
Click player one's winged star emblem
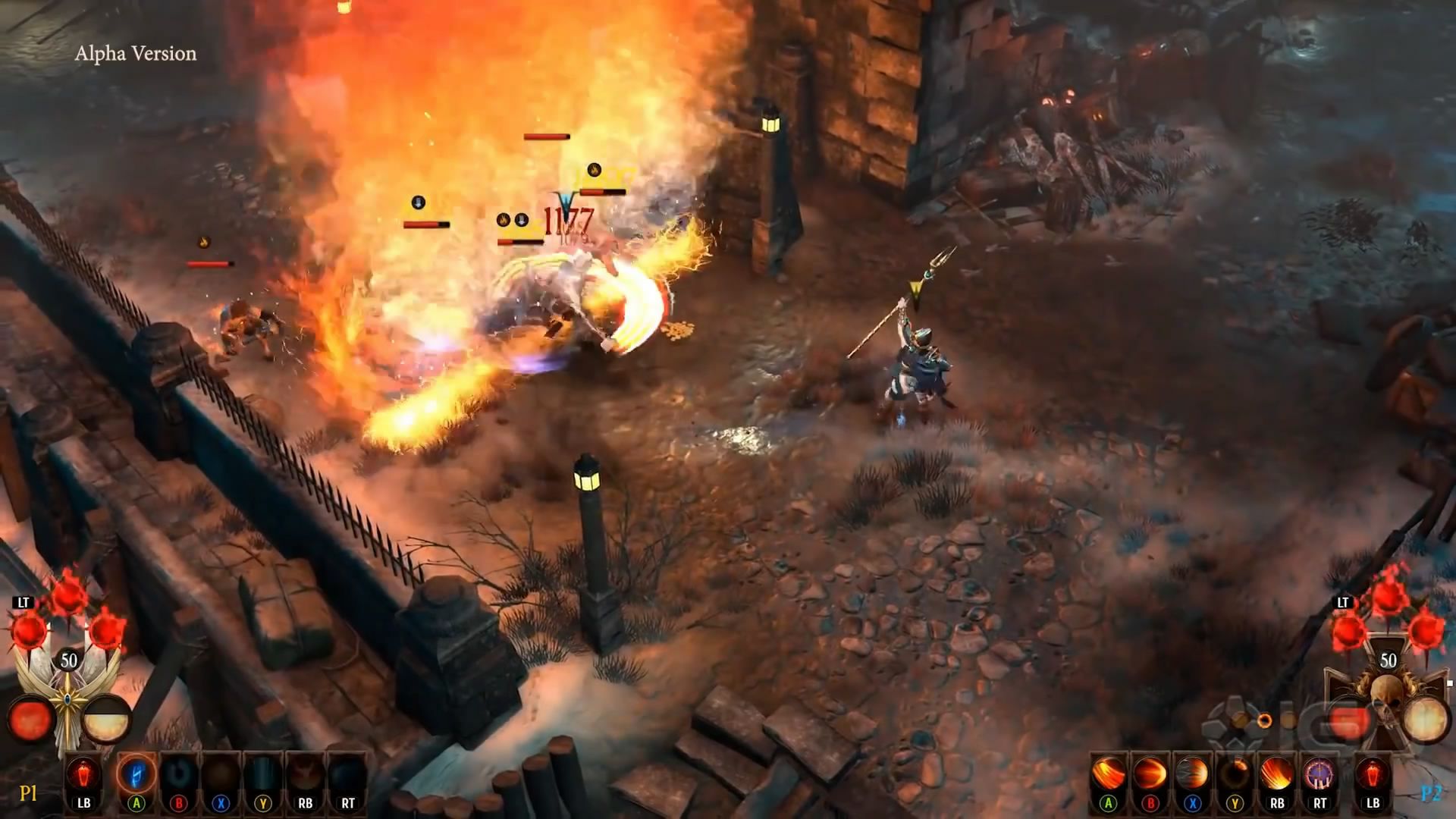[68, 694]
